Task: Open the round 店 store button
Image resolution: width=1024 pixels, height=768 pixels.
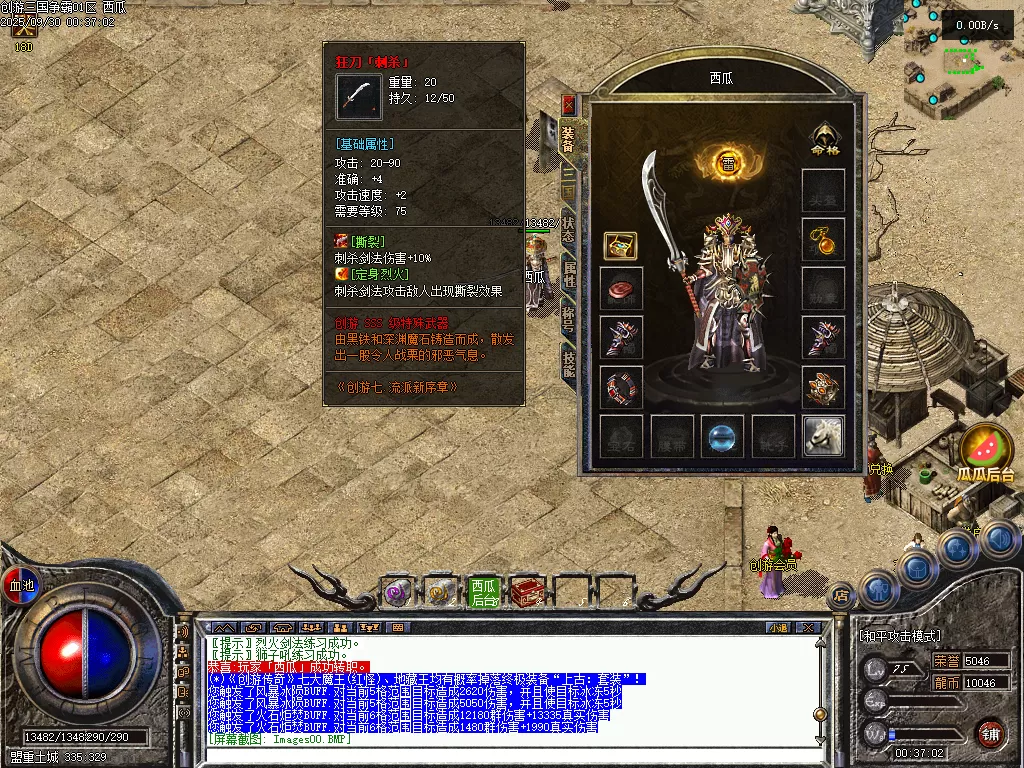Action: point(841,595)
